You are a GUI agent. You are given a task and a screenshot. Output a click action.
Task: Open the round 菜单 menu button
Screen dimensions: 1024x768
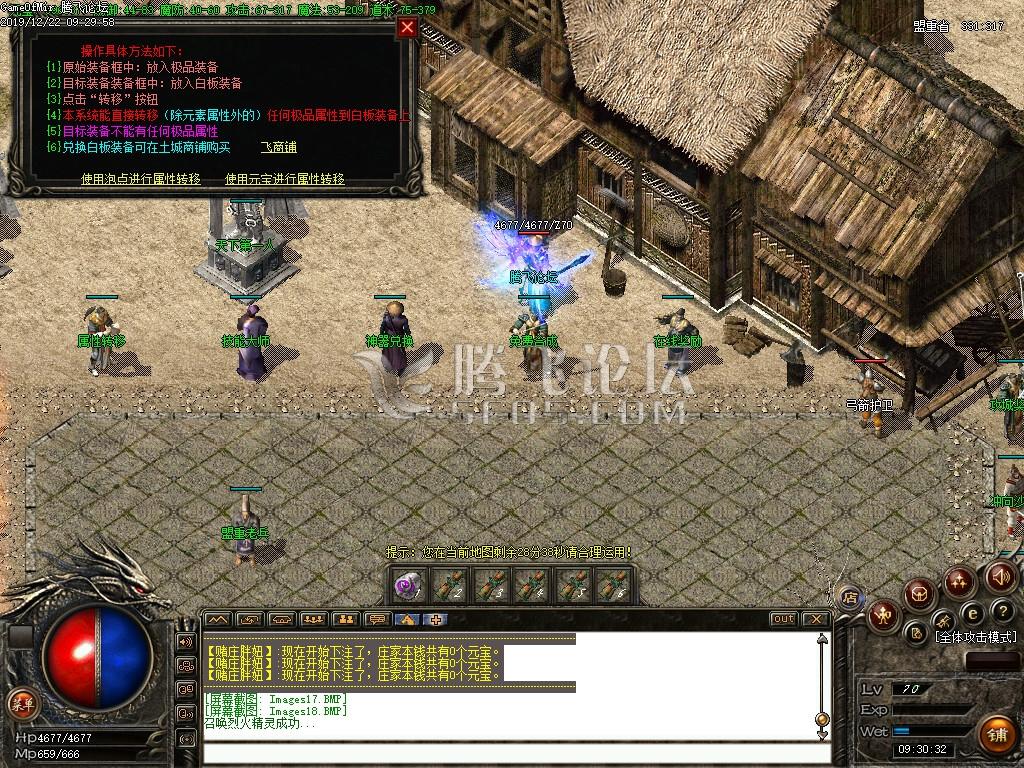[20, 703]
